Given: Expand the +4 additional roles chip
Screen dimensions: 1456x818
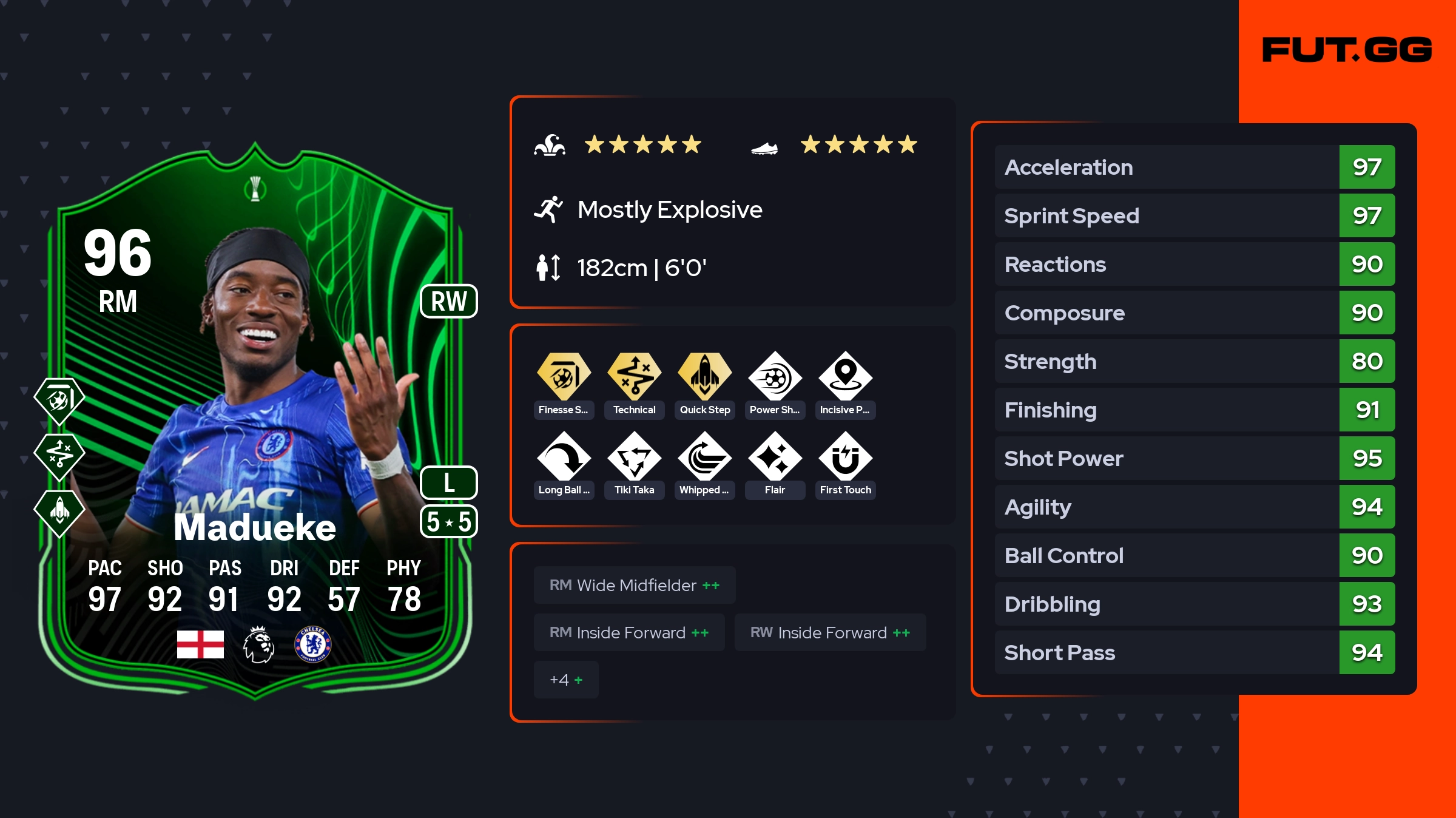Looking at the screenshot, I should pyautogui.click(x=565, y=680).
